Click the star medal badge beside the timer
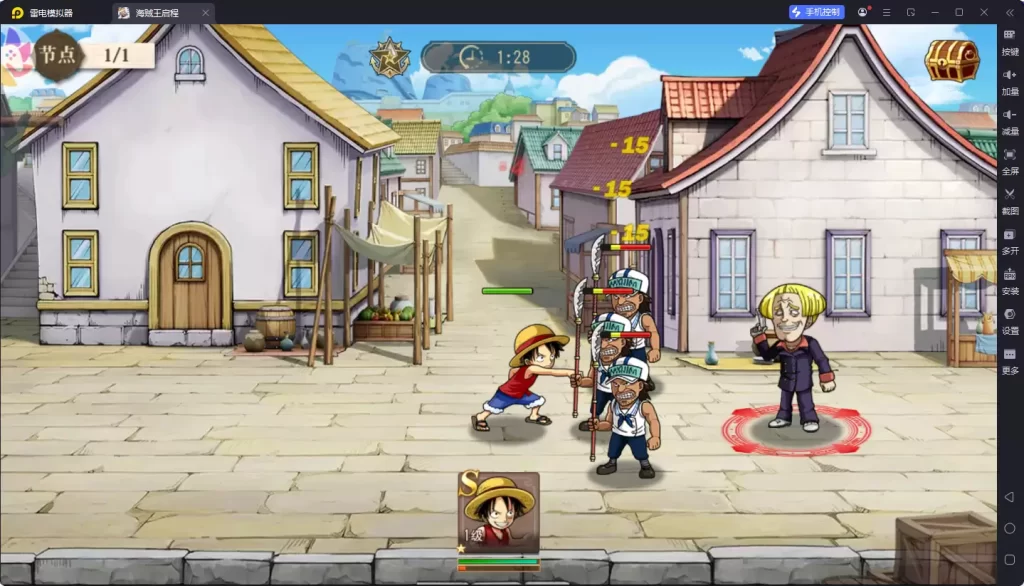 click(x=389, y=58)
